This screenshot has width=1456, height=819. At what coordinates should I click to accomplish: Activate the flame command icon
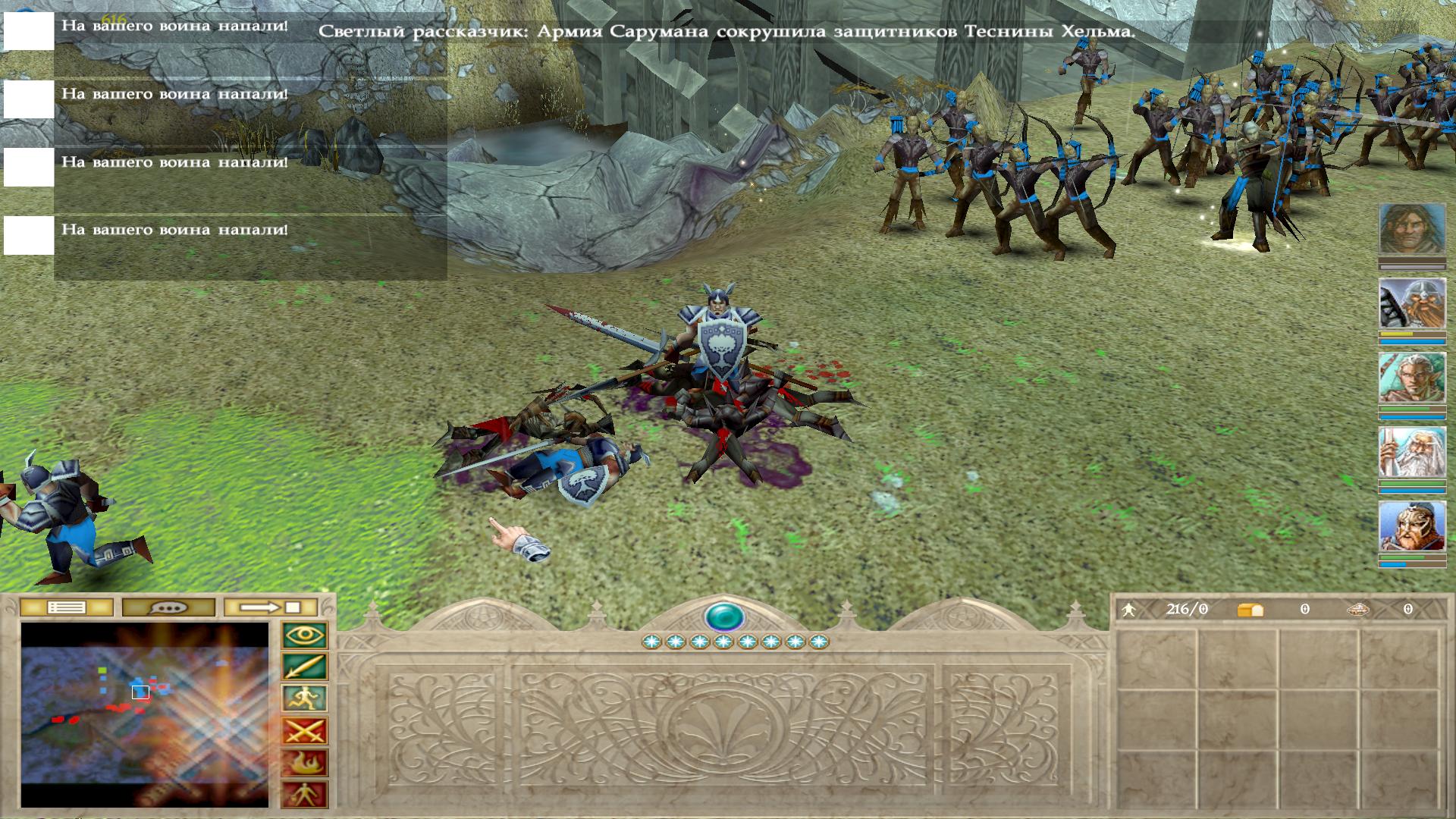(x=305, y=763)
